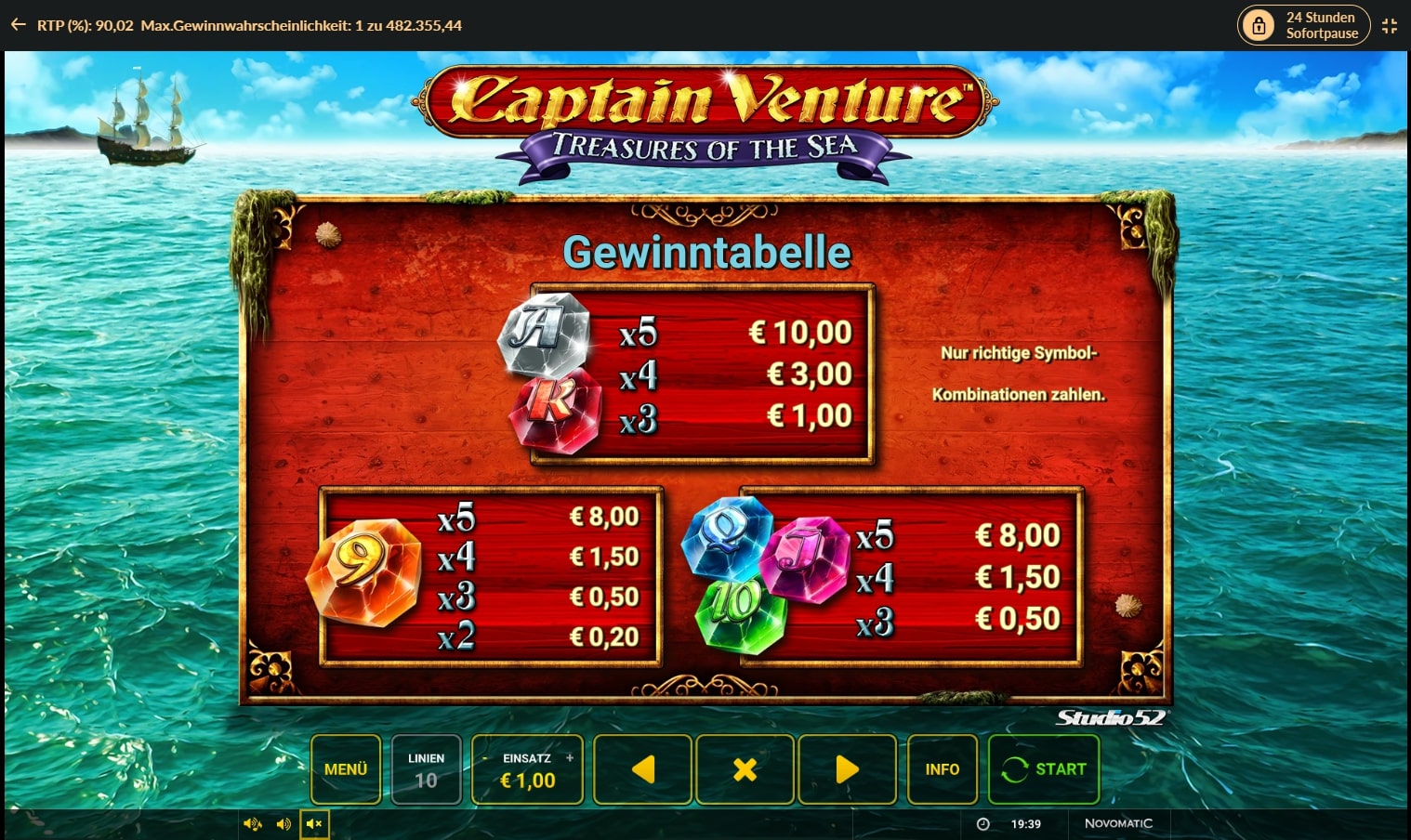Screen dimensions: 1411x840
Task: Select the right arrow navigation icon
Action: (847, 769)
